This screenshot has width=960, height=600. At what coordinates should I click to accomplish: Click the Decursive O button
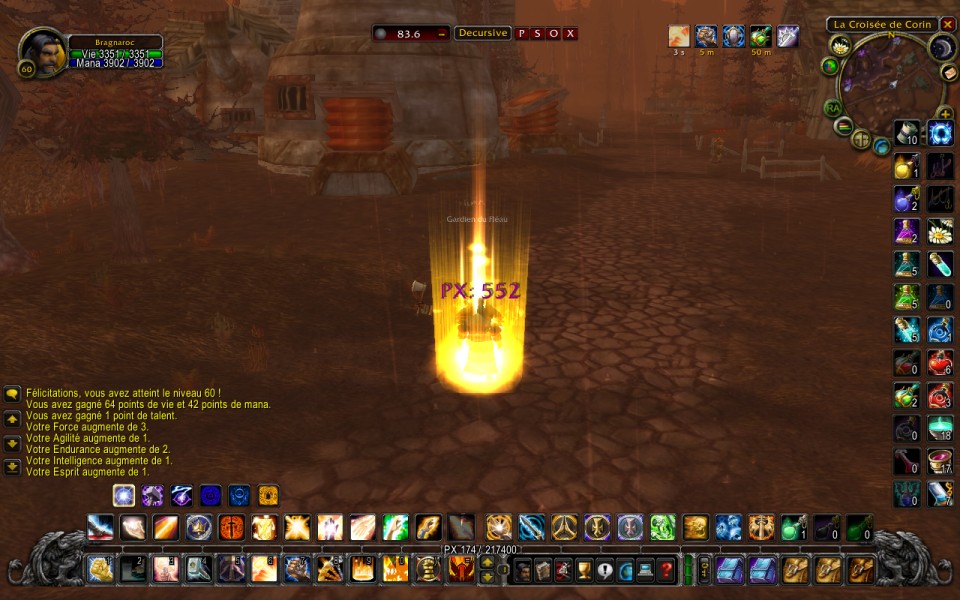point(553,33)
